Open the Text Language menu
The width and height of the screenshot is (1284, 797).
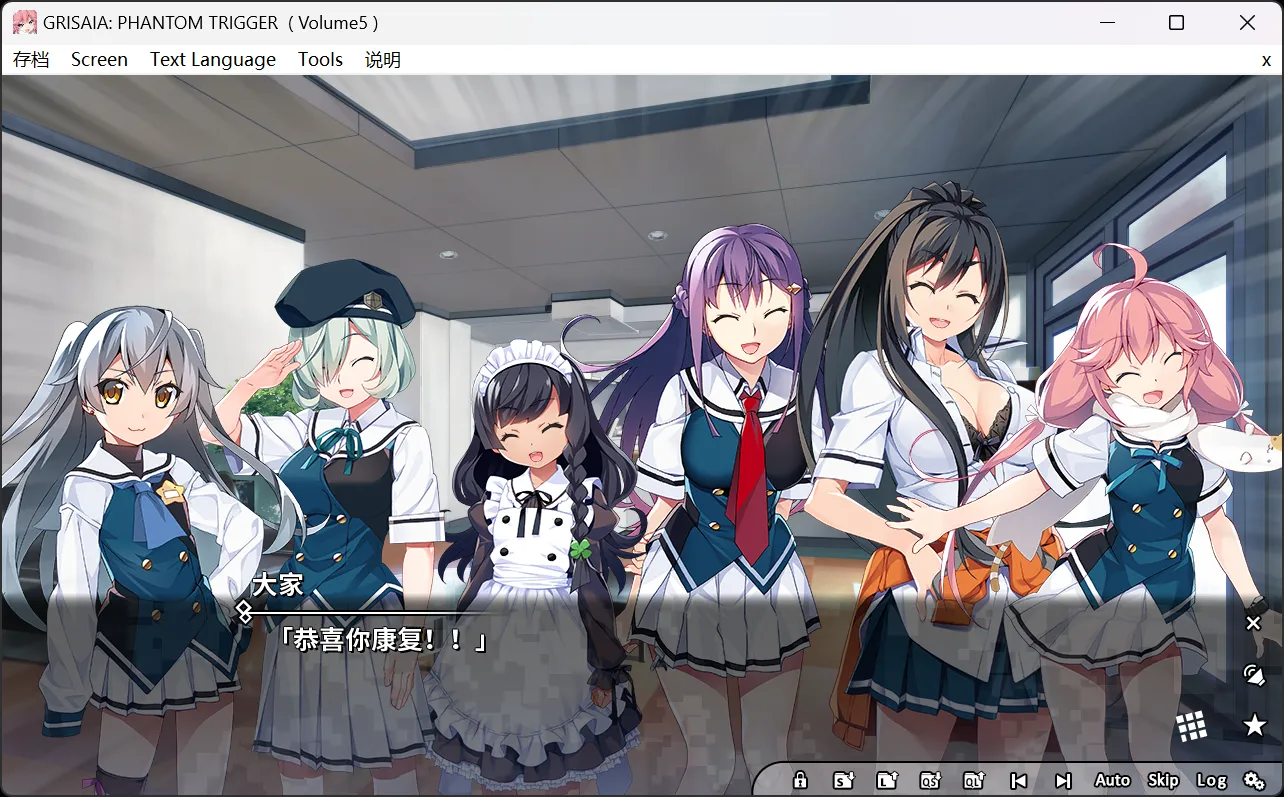click(212, 59)
